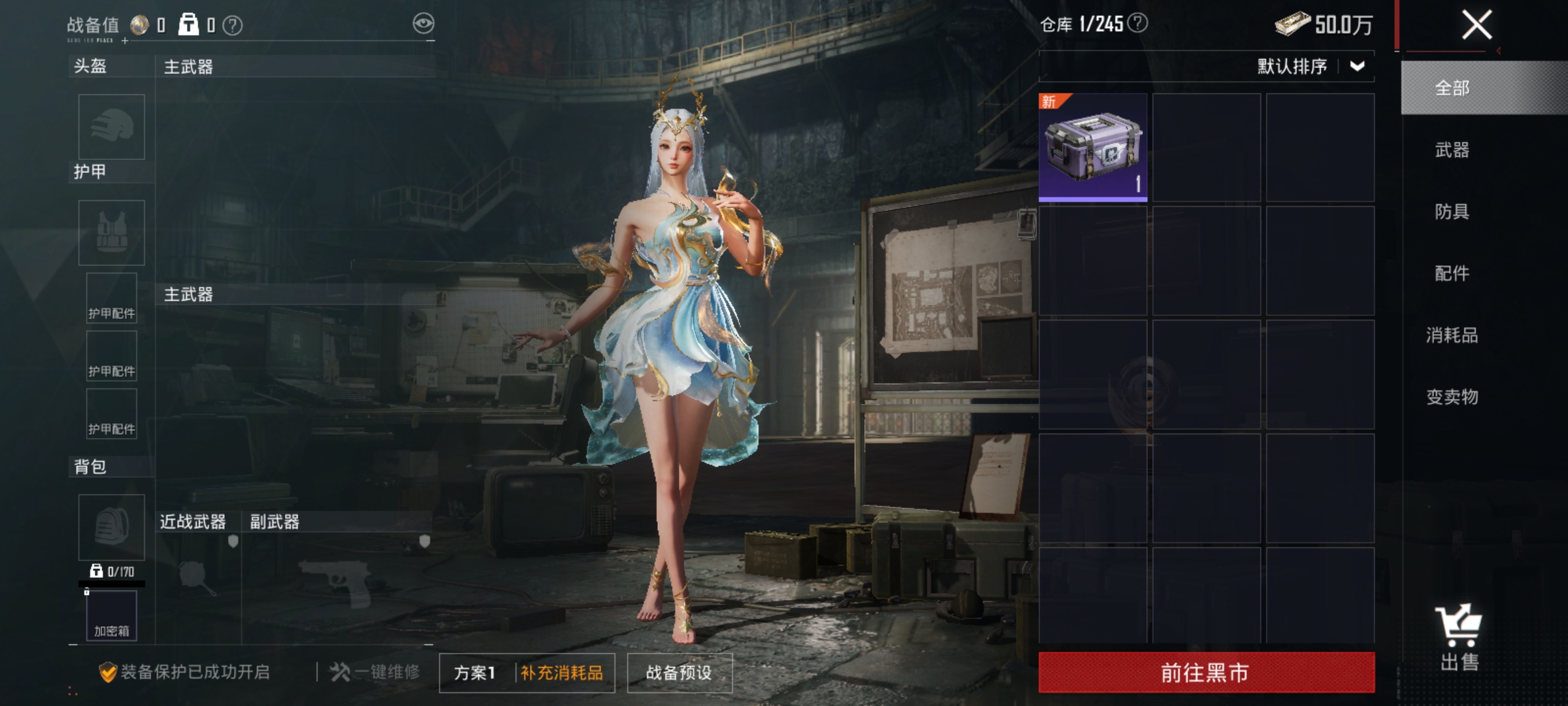The height and width of the screenshot is (706, 1568).
Task: Select the armor vest slot under 护甲
Action: tap(110, 233)
